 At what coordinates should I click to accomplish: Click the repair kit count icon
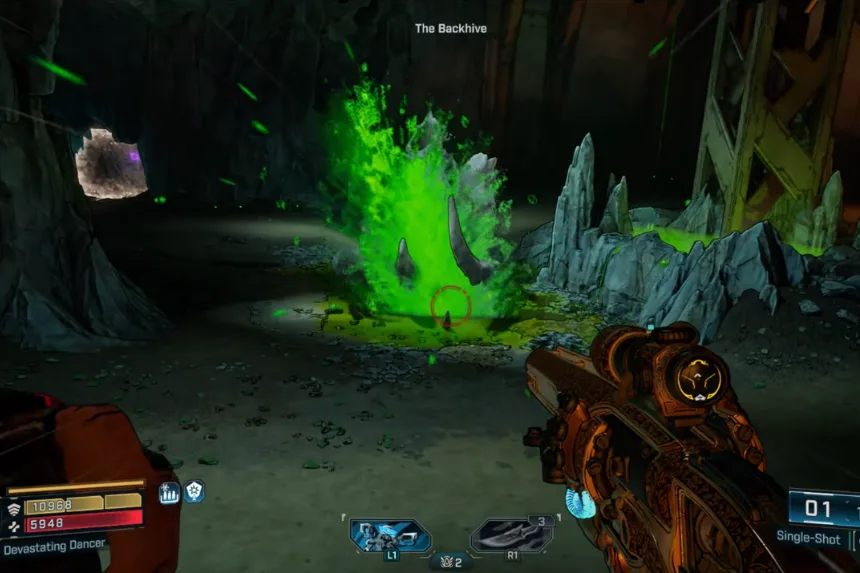coord(451,562)
